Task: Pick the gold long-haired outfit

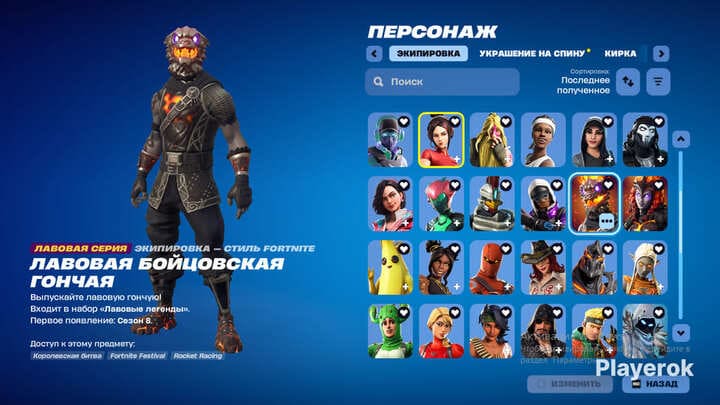Action: (x=492, y=138)
